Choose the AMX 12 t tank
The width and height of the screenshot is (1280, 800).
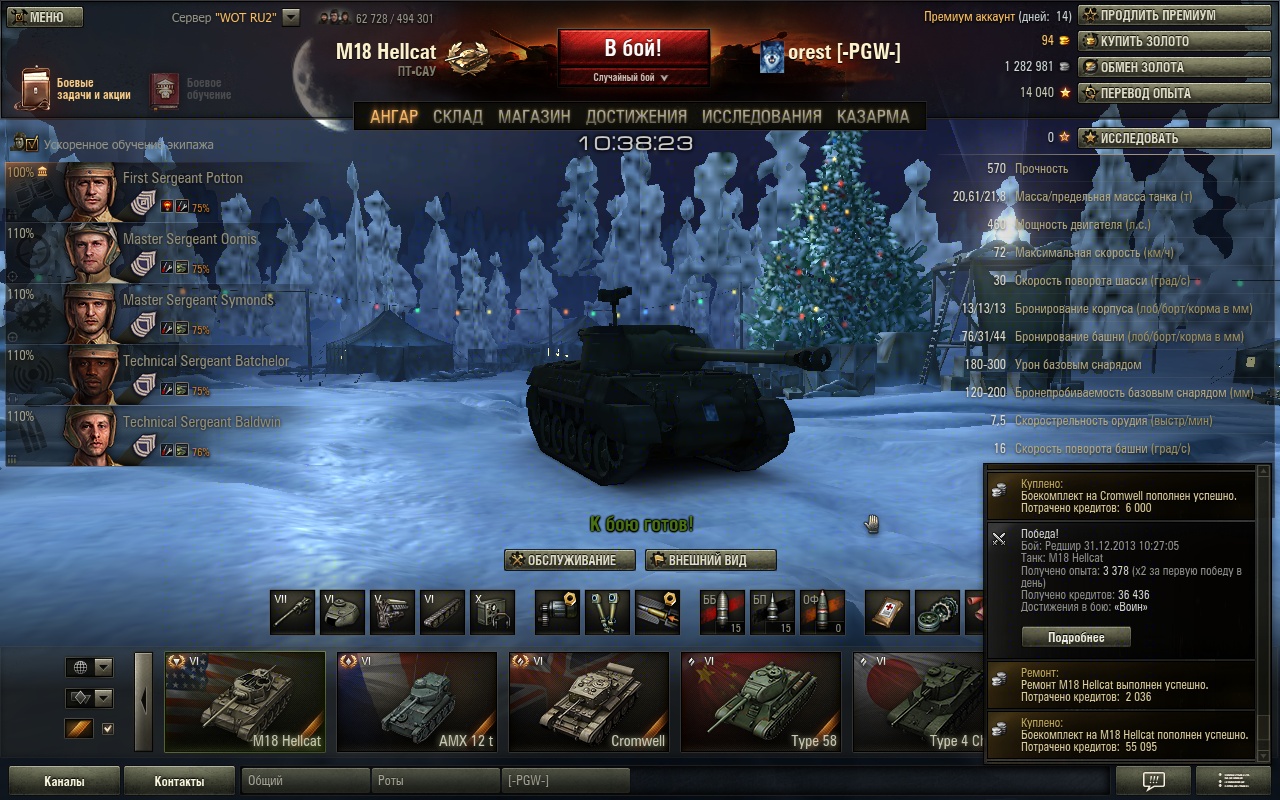(417, 701)
